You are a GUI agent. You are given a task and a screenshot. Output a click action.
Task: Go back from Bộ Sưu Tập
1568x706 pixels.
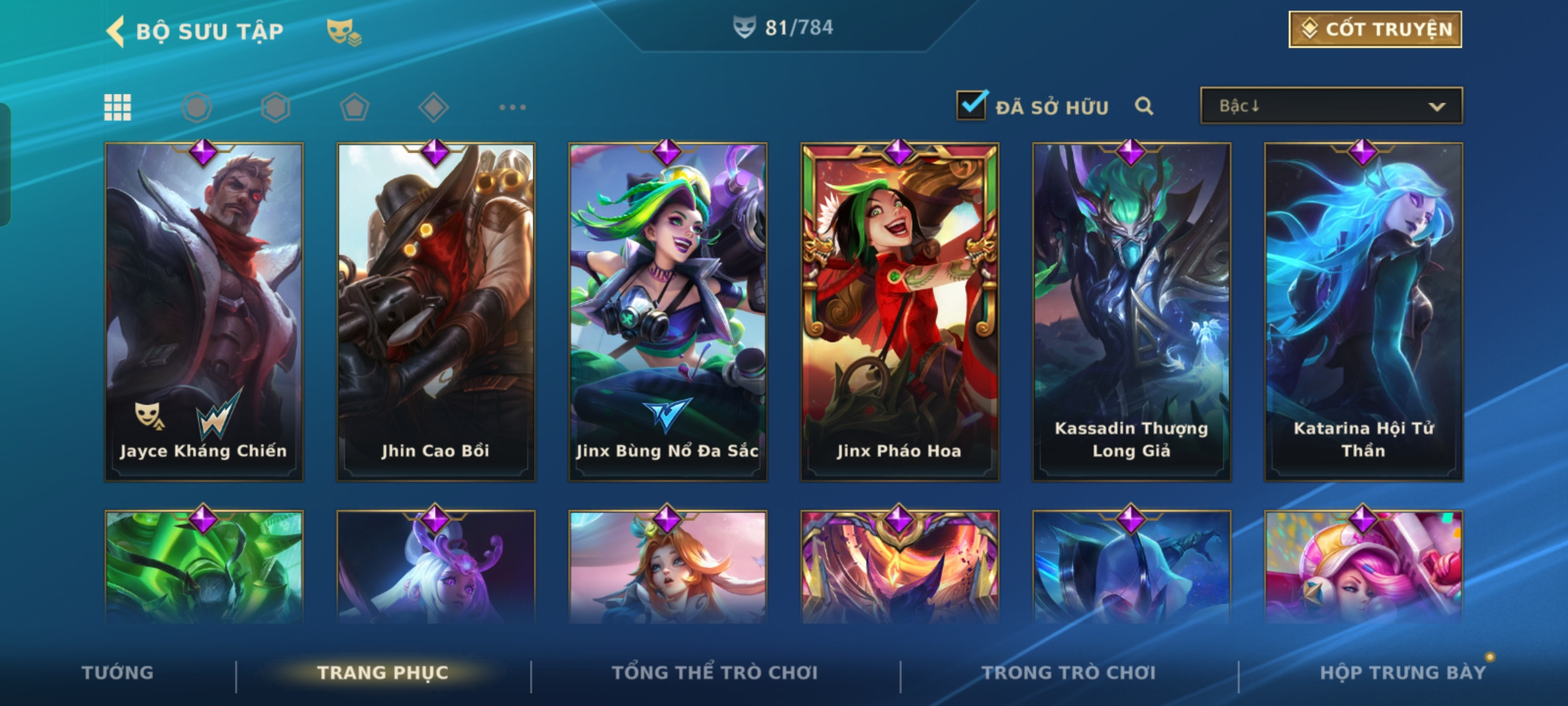coord(116,31)
